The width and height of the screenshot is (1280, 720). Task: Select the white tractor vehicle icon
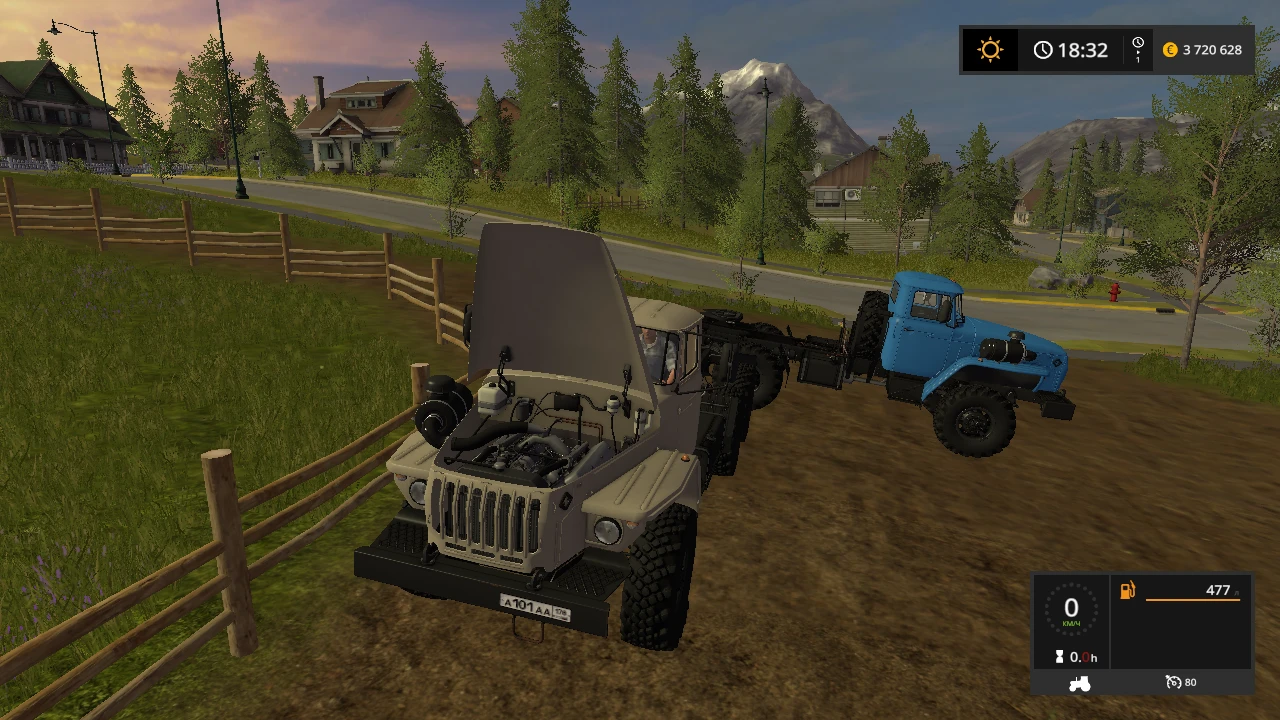[1079, 682]
